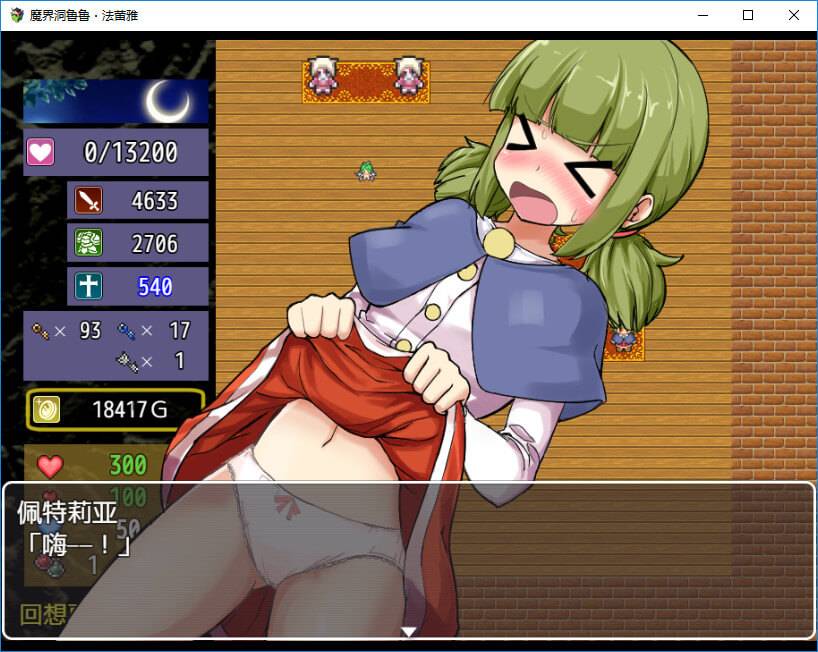Maximize the game window
Viewport: 818px width, 652px height.
(x=748, y=15)
